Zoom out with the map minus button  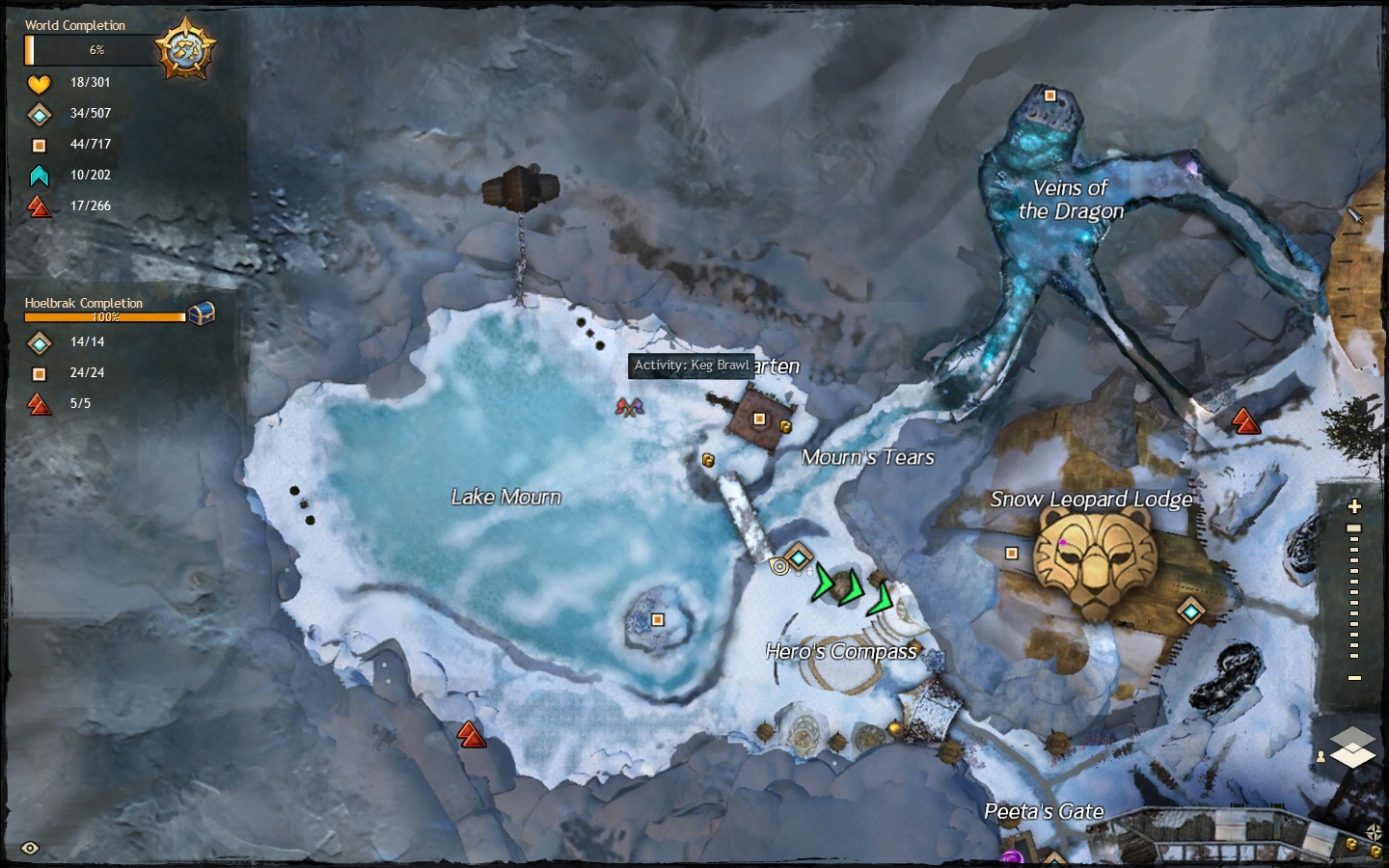pyautogui.click(x=1354, y=678)
